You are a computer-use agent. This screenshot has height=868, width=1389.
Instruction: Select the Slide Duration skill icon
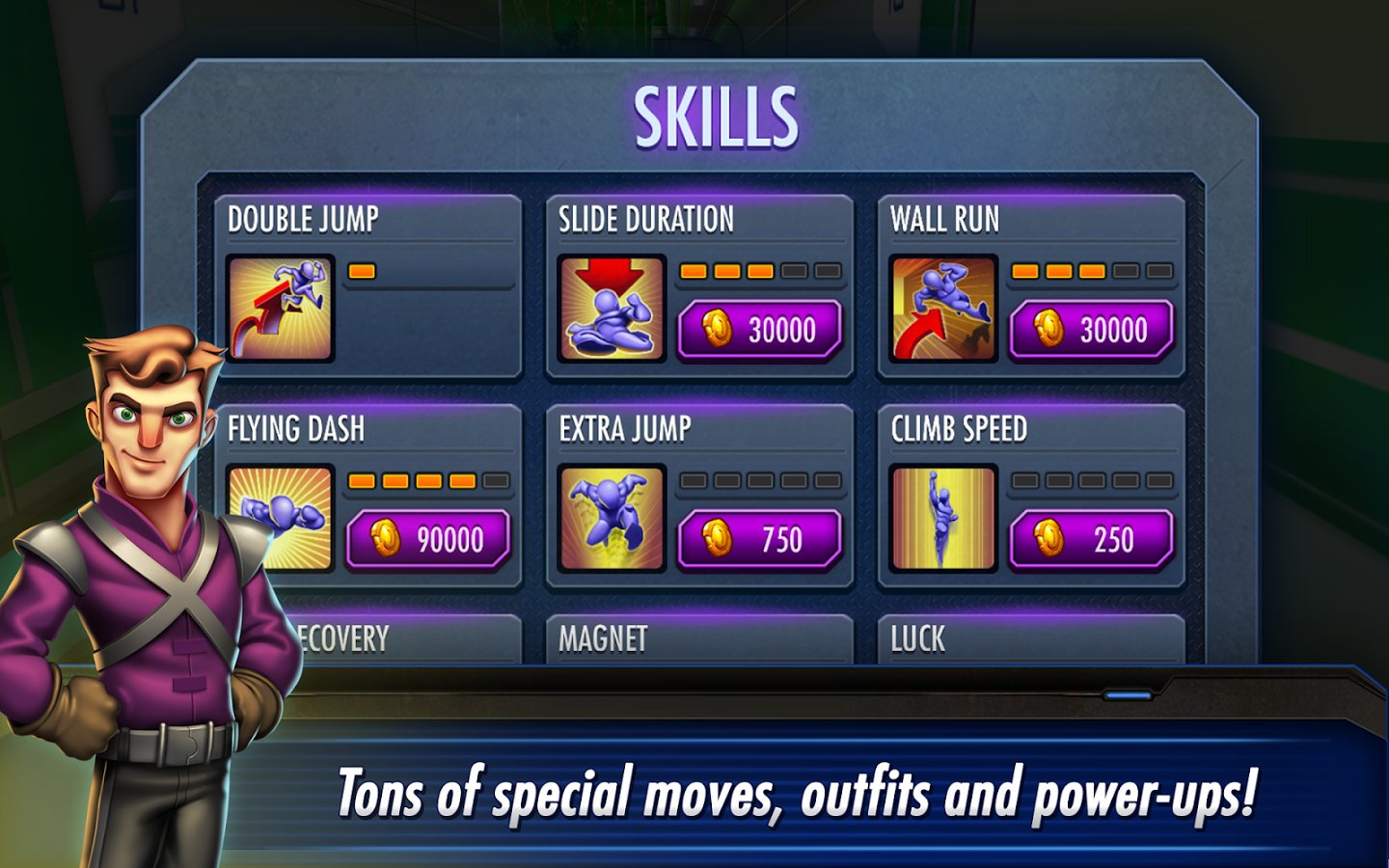pos(612,309)
